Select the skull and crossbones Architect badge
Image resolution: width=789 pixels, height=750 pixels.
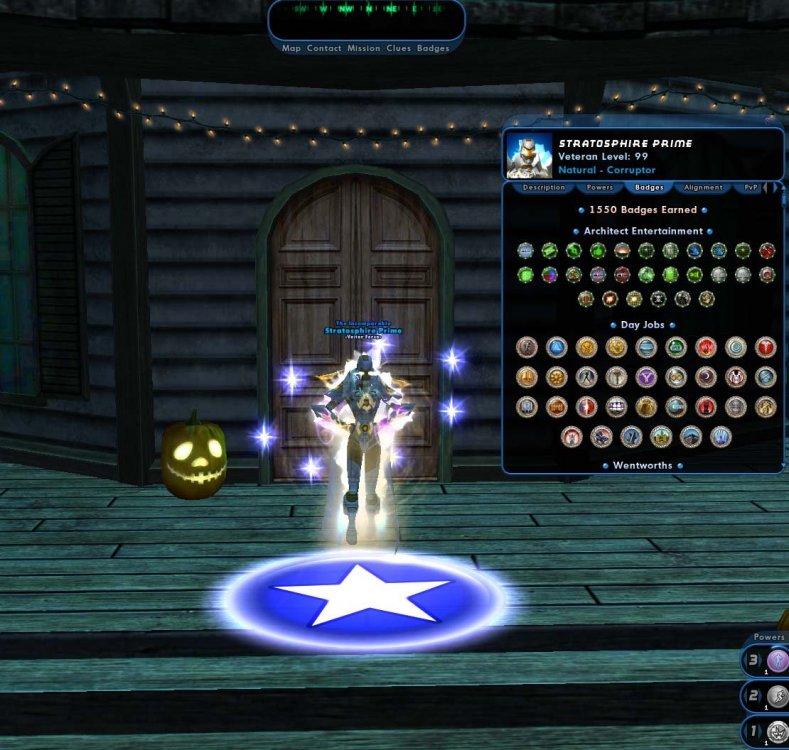pos(658,299)
